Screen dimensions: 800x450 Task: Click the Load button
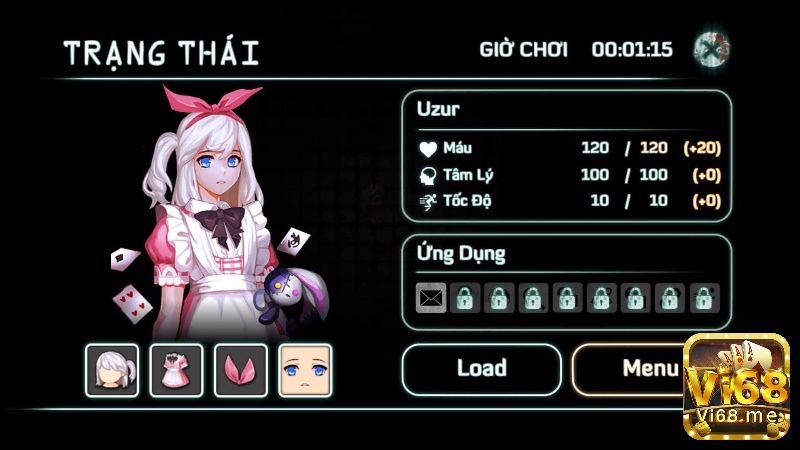481,369
